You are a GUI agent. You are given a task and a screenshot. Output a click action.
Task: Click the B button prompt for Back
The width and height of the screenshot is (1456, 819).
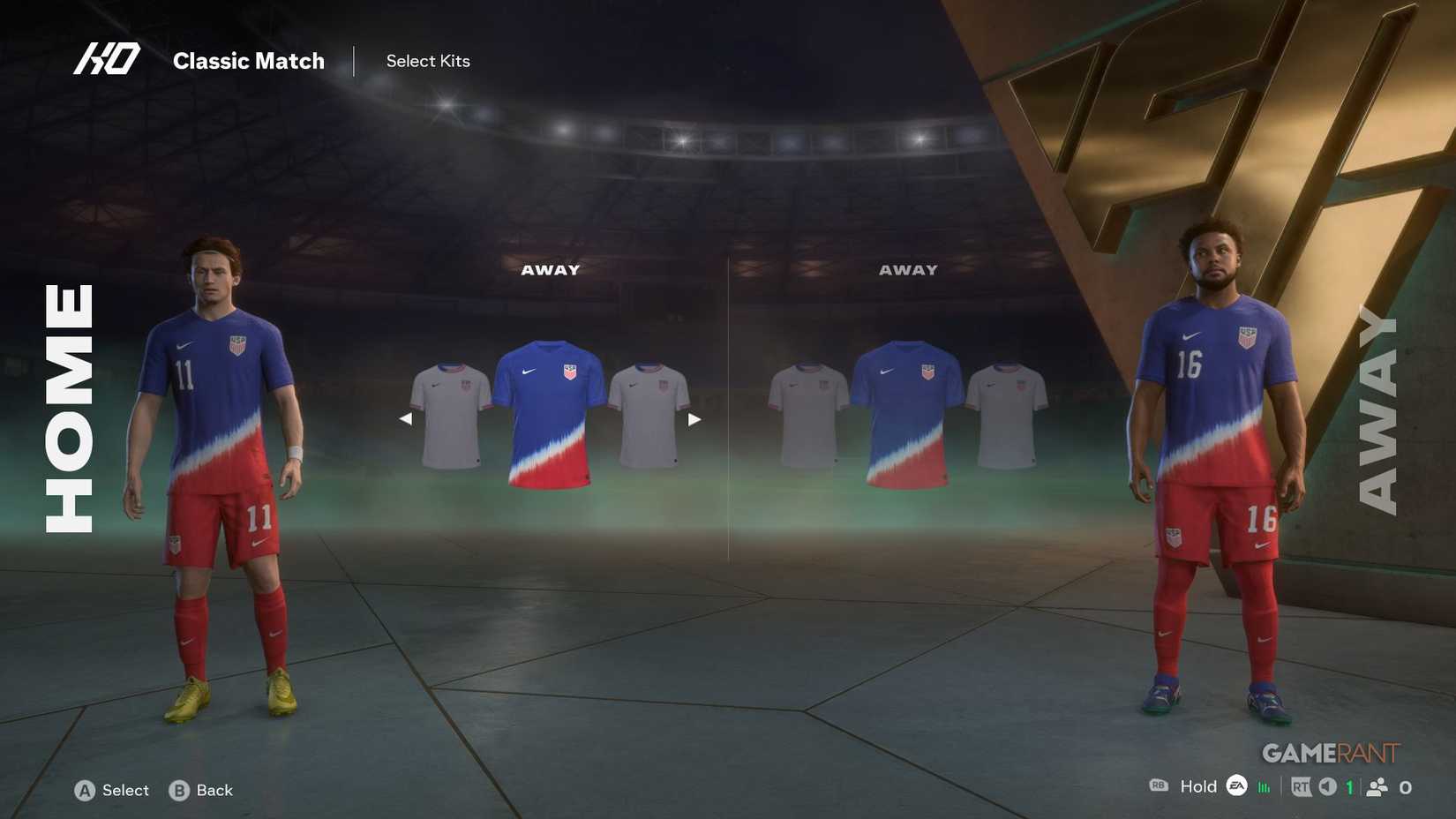coord(179,791)
